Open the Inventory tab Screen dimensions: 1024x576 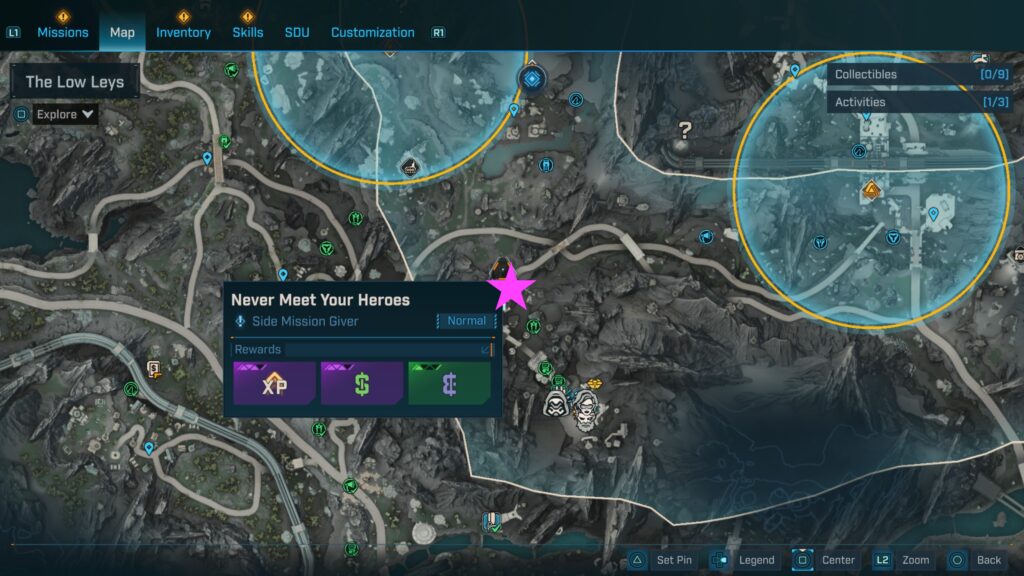[183, 32]
